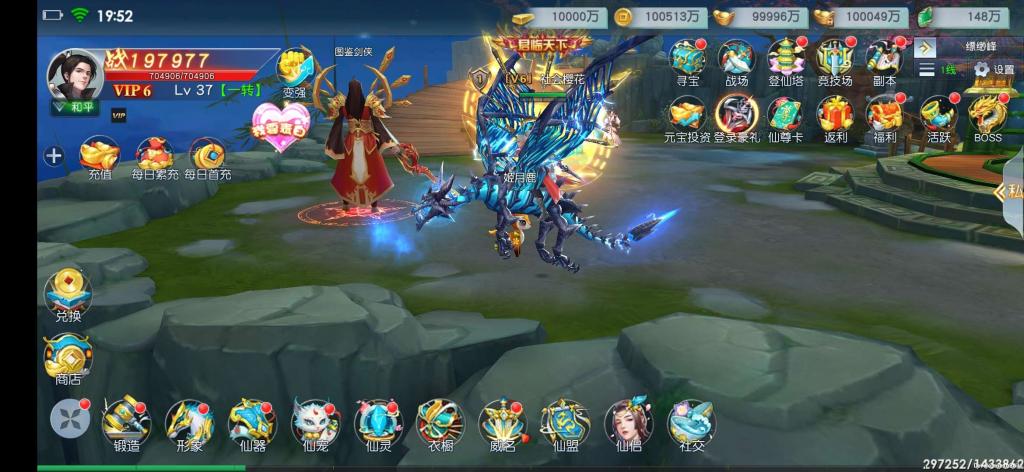This screenshot has height=472, width=1024.
Task: Open the 寻宝 treasure hunt icon
Action: [x=686, y=59]
